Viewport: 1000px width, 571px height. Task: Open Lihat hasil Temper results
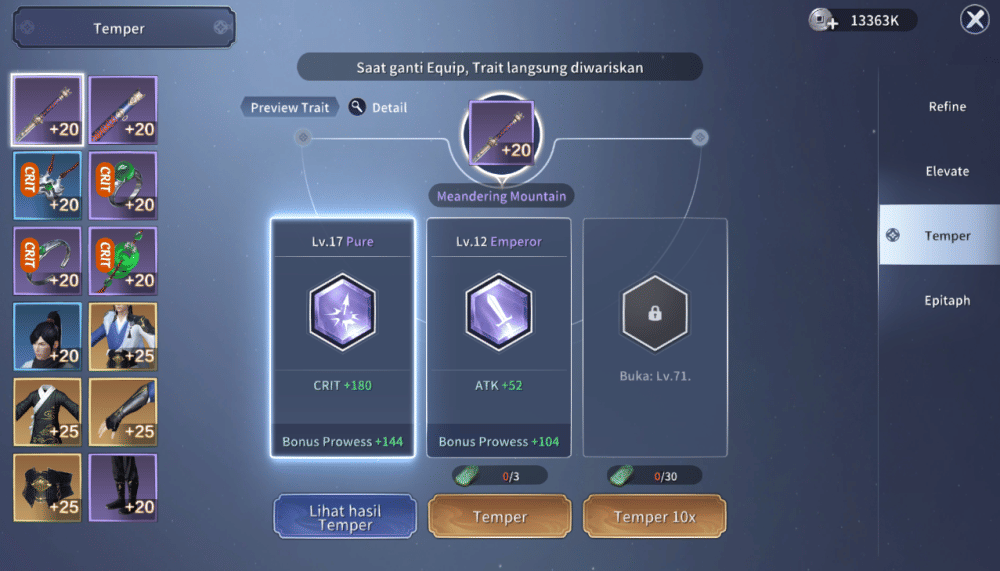pyautogui.click(x=345, y=517)
